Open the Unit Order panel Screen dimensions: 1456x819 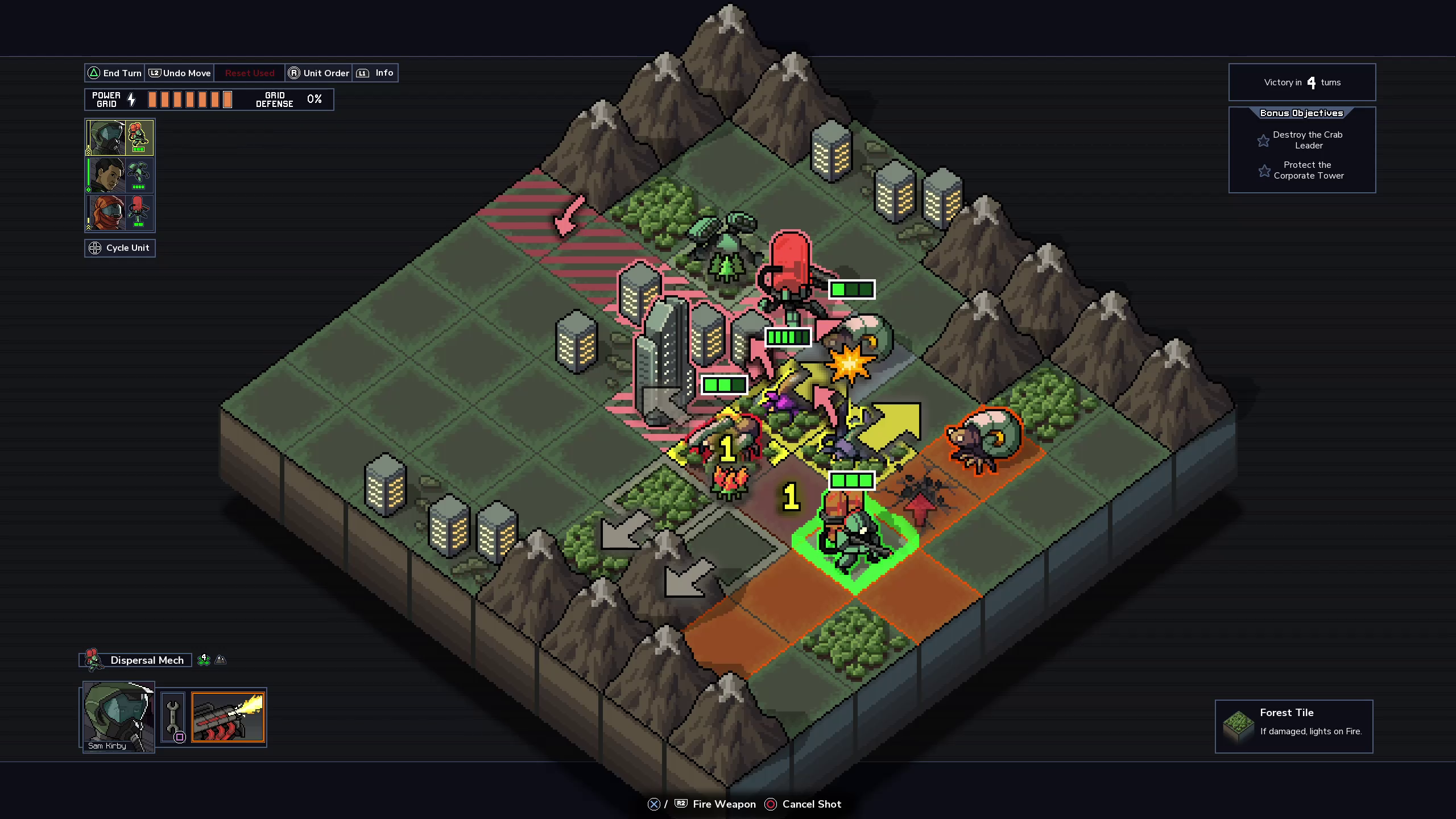click(x=318, y=73)
